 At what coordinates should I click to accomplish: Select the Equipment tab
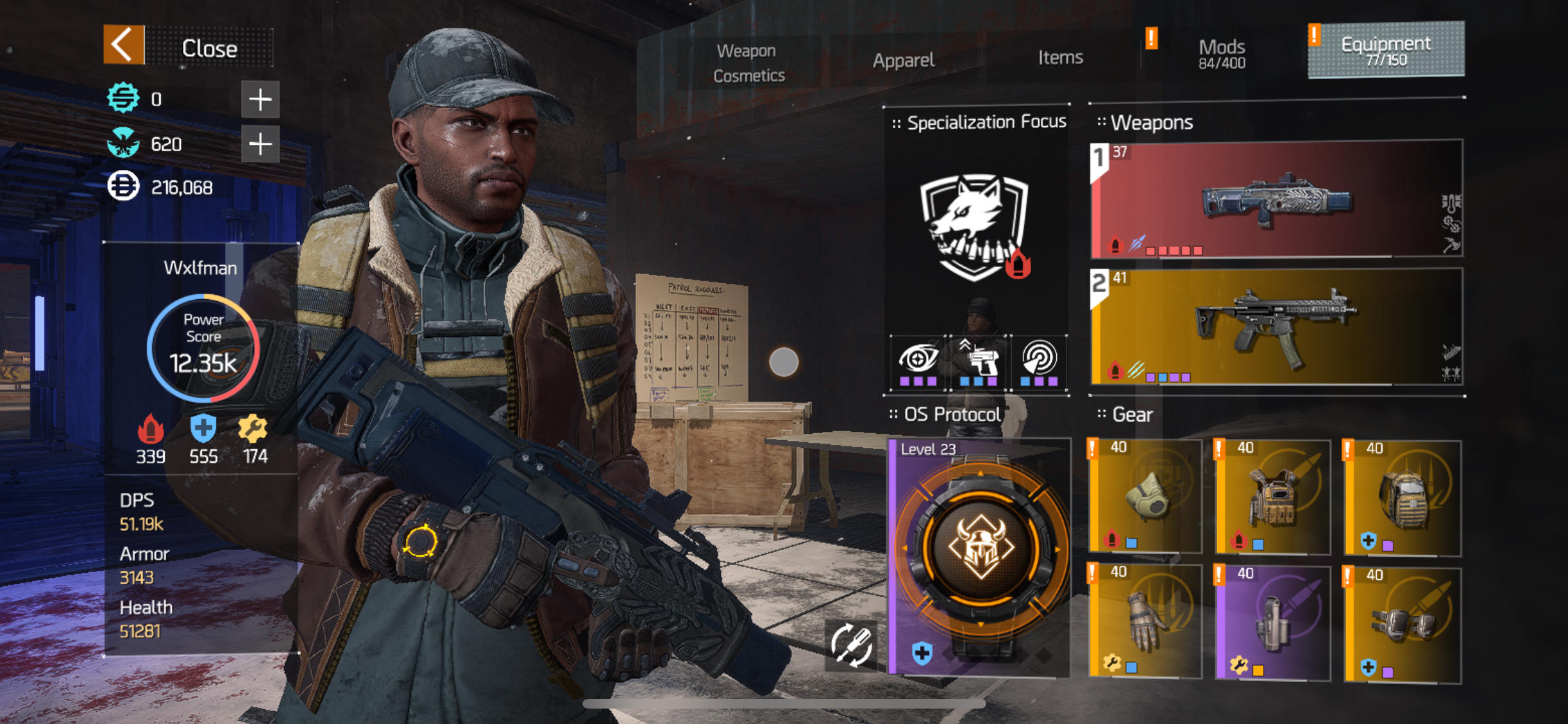(1386, 50)
